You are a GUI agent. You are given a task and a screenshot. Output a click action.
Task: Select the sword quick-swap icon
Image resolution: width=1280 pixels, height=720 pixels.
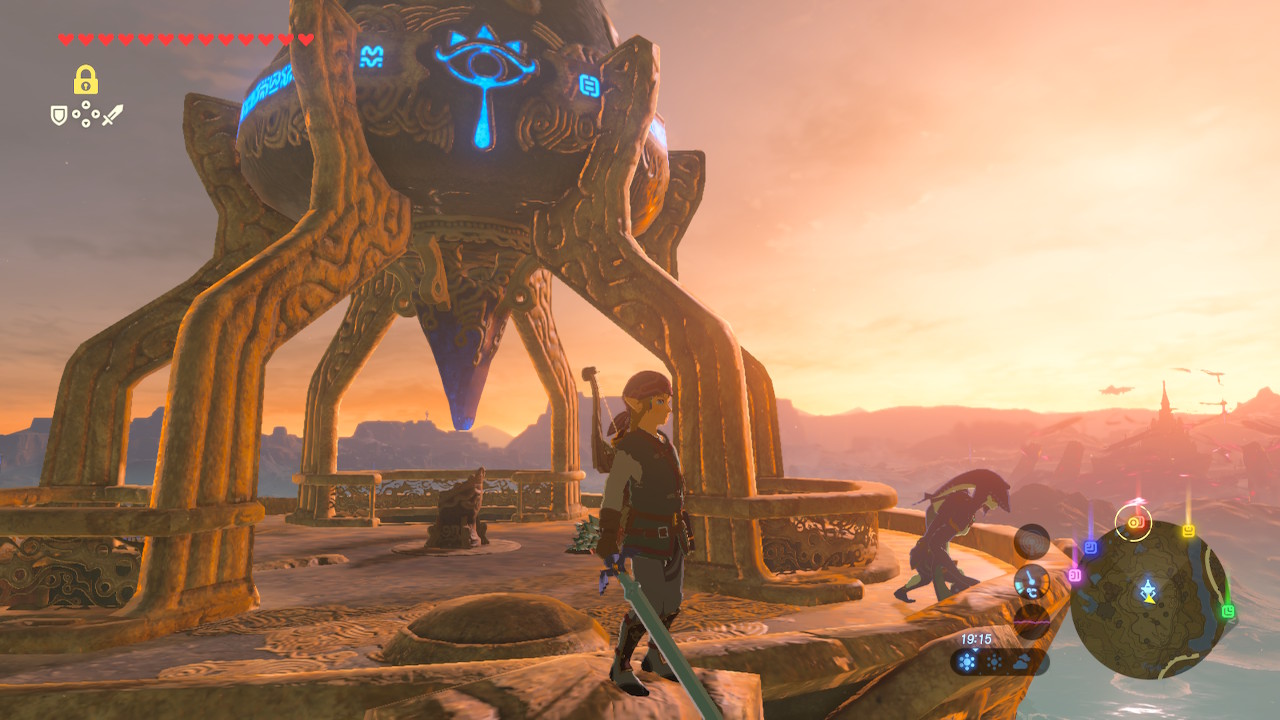[111, 115]
